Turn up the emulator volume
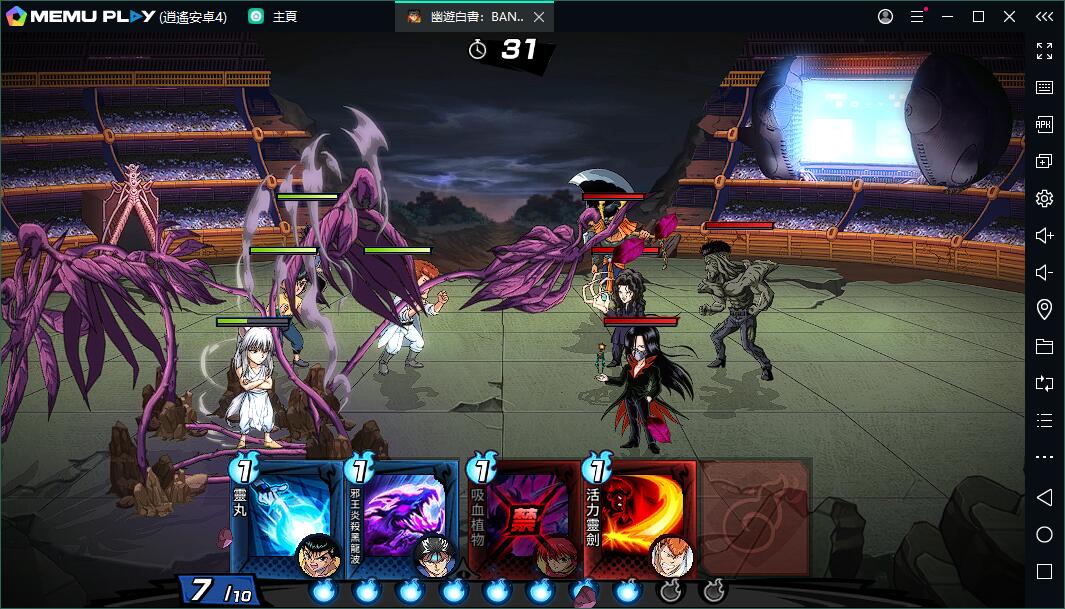The width and height of the screenshot is (1065, 609). [x=1044, y=235]
